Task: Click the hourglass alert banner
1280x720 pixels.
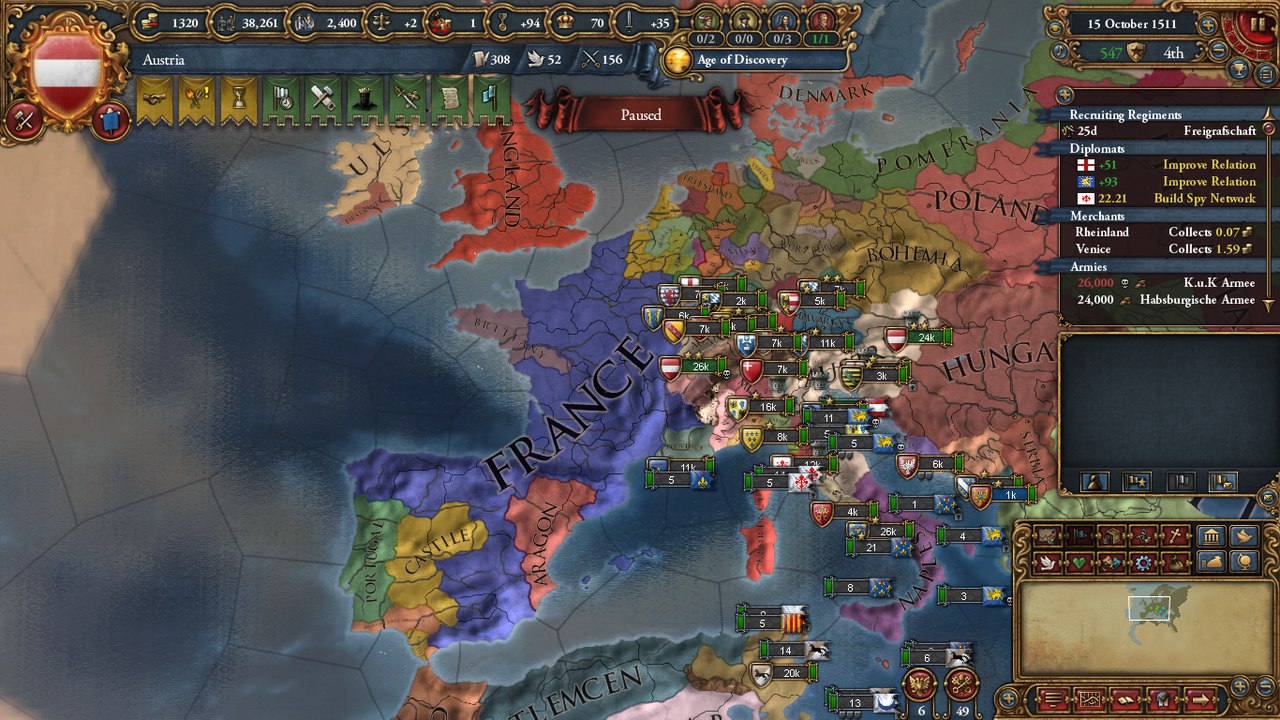Action: (x=236, y=100)
